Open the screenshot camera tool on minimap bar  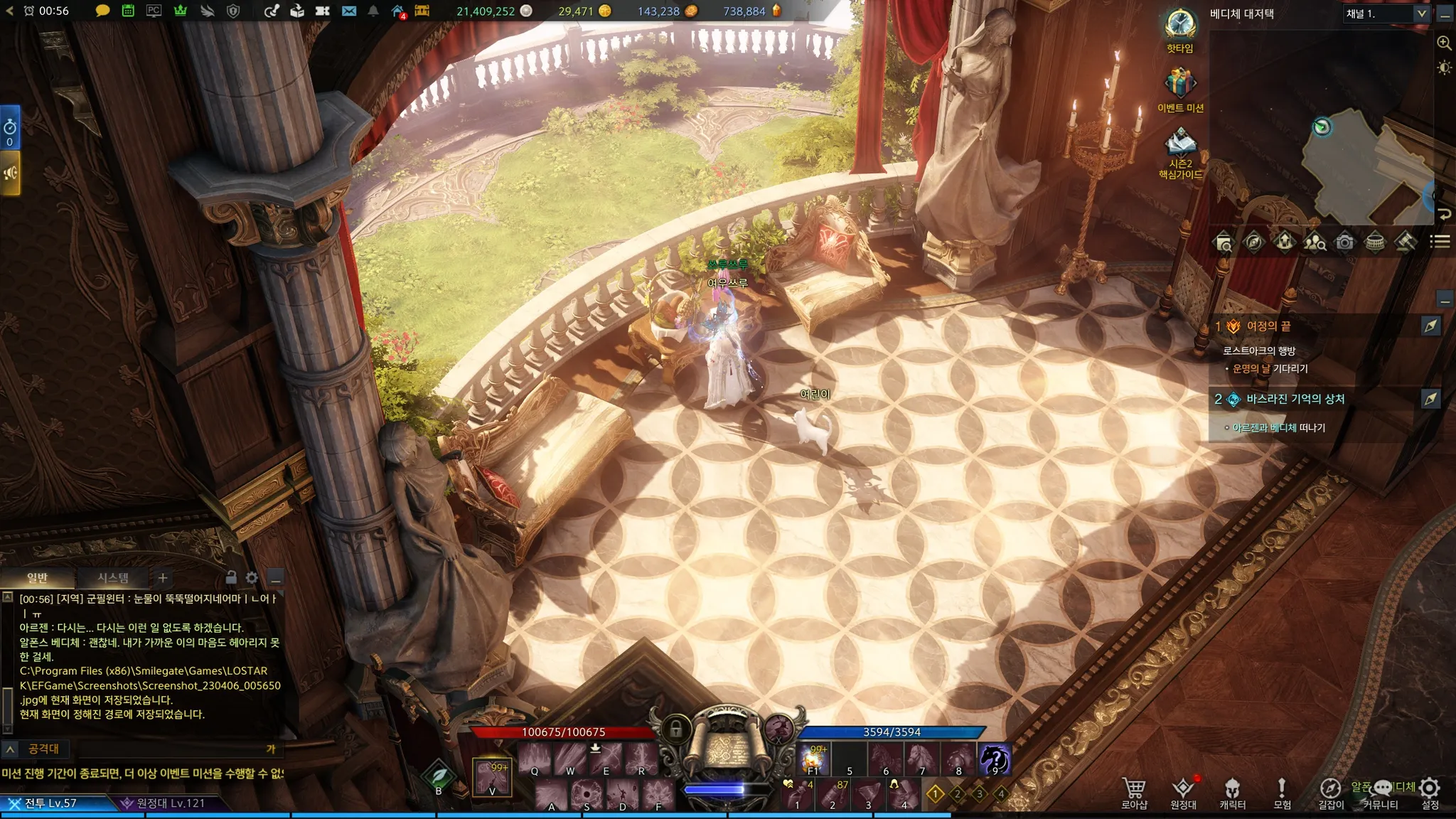(x=1344, y=242)
